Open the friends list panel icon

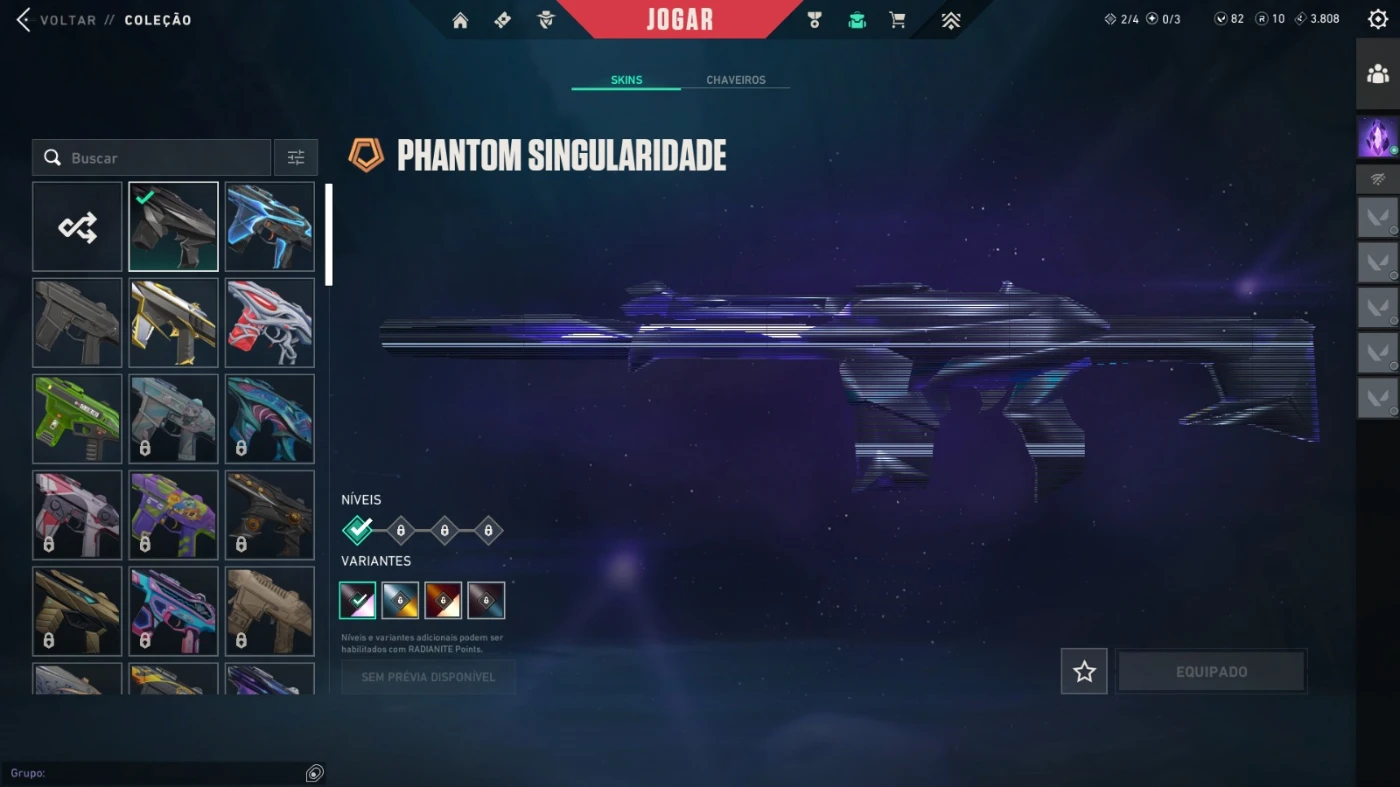pos(1378,73)
